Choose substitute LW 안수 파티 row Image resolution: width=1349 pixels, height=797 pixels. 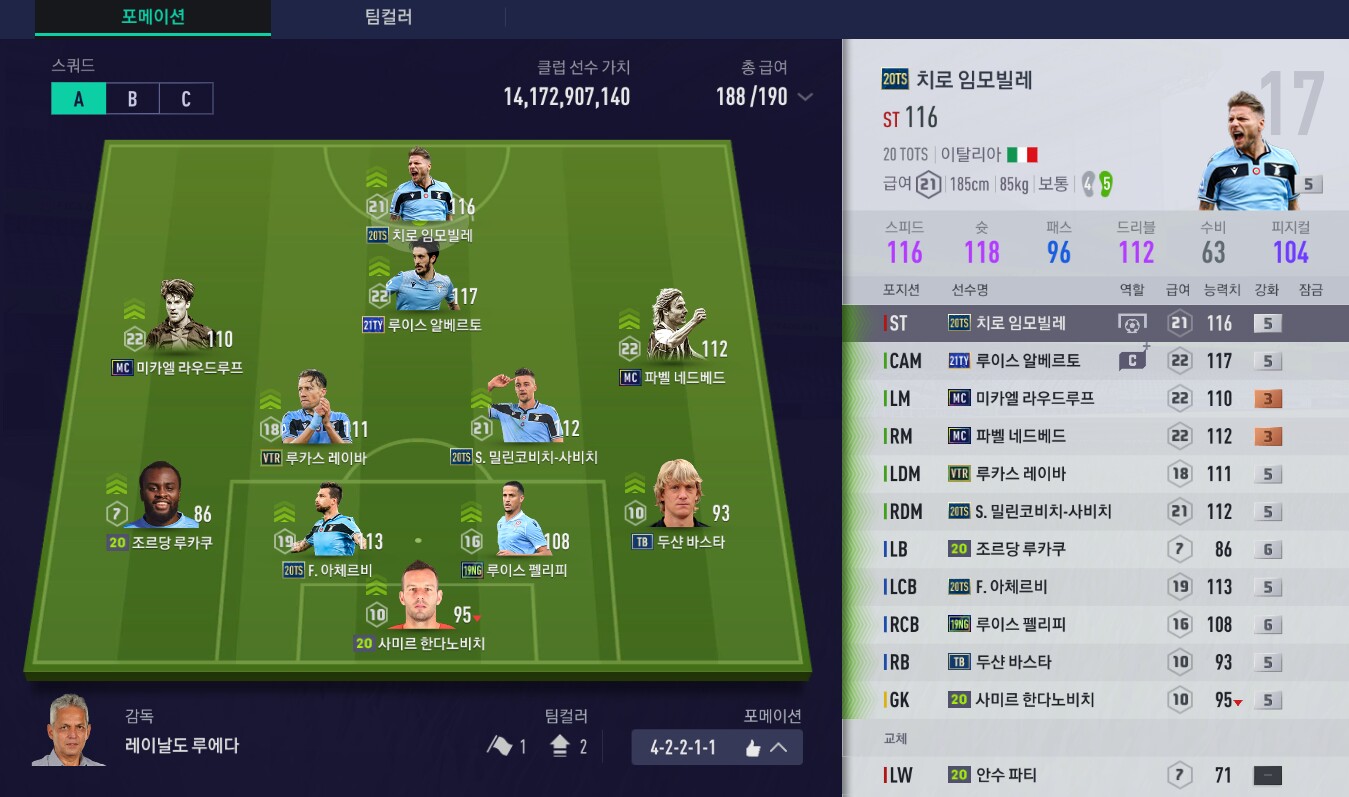pos(1095,775)
